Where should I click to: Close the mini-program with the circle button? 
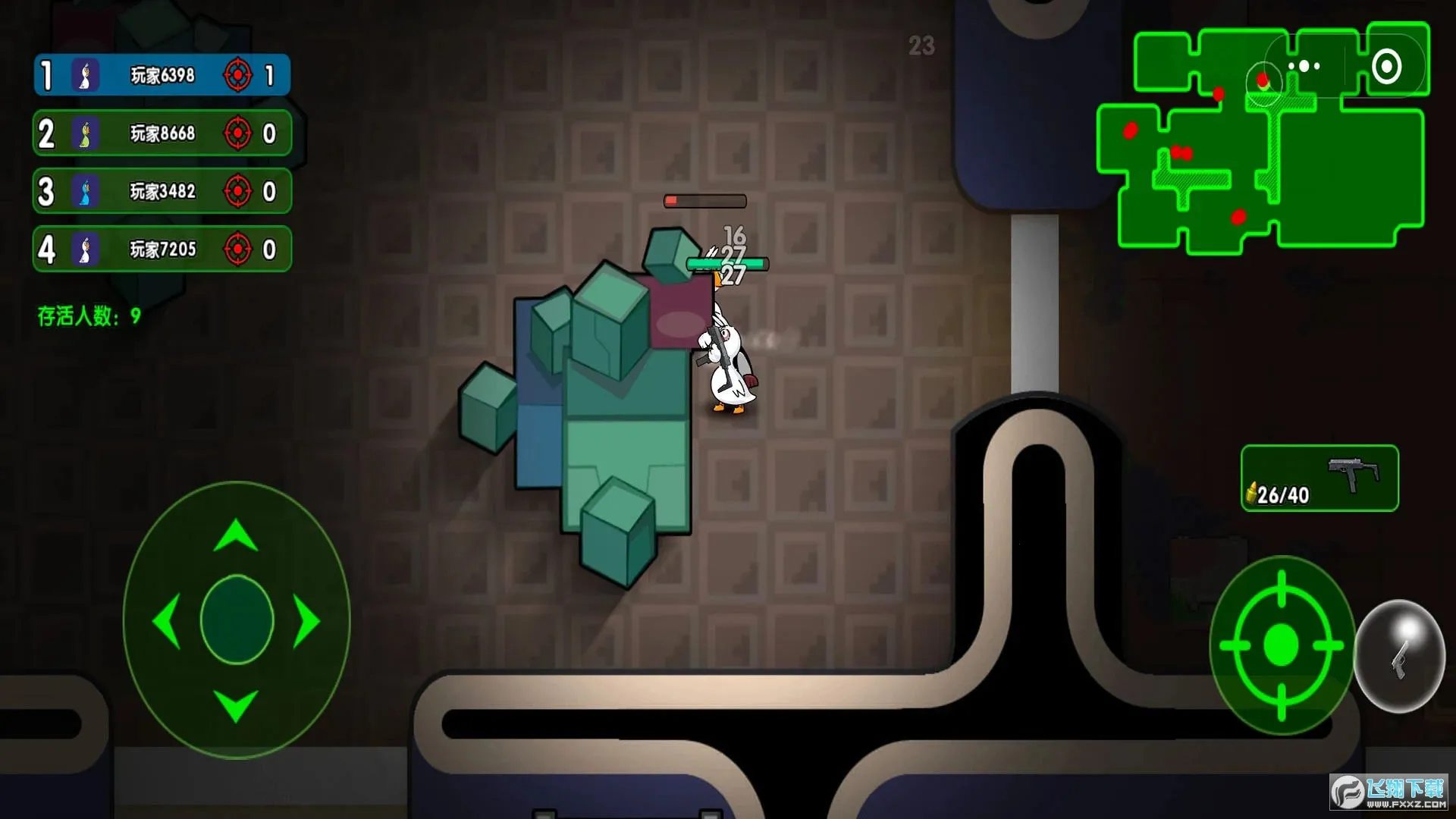[1386, 66]
